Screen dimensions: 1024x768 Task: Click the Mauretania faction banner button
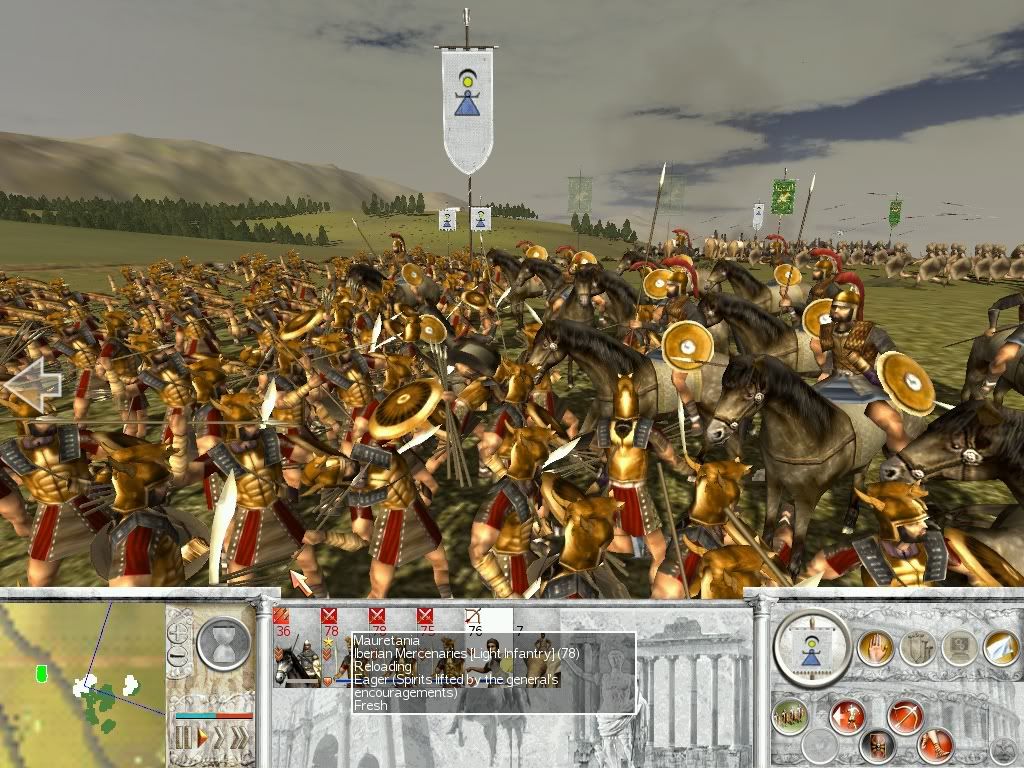coord(811,647)
